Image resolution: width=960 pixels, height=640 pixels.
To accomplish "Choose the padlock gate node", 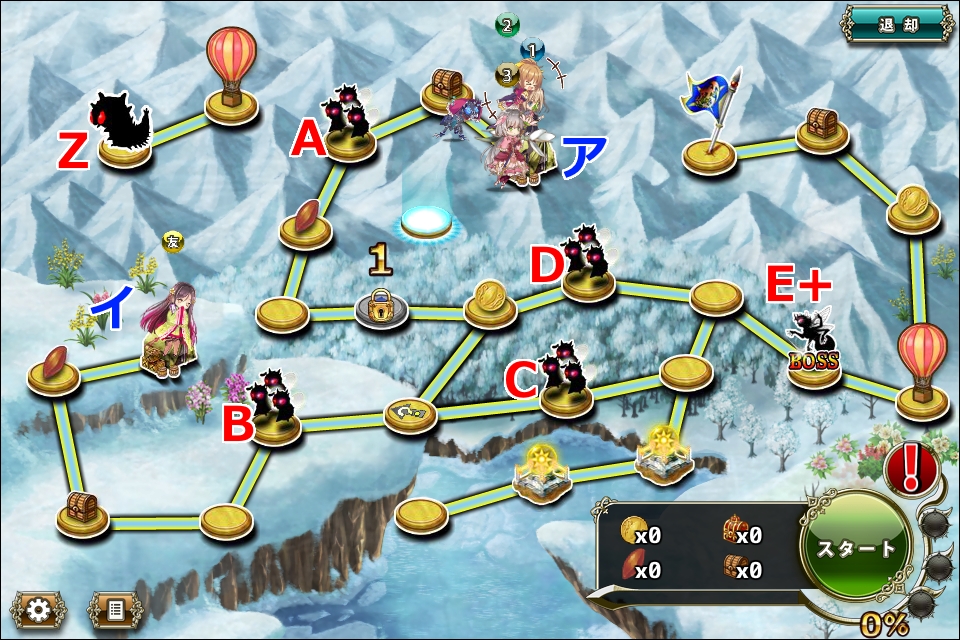I will pos(381,306).
